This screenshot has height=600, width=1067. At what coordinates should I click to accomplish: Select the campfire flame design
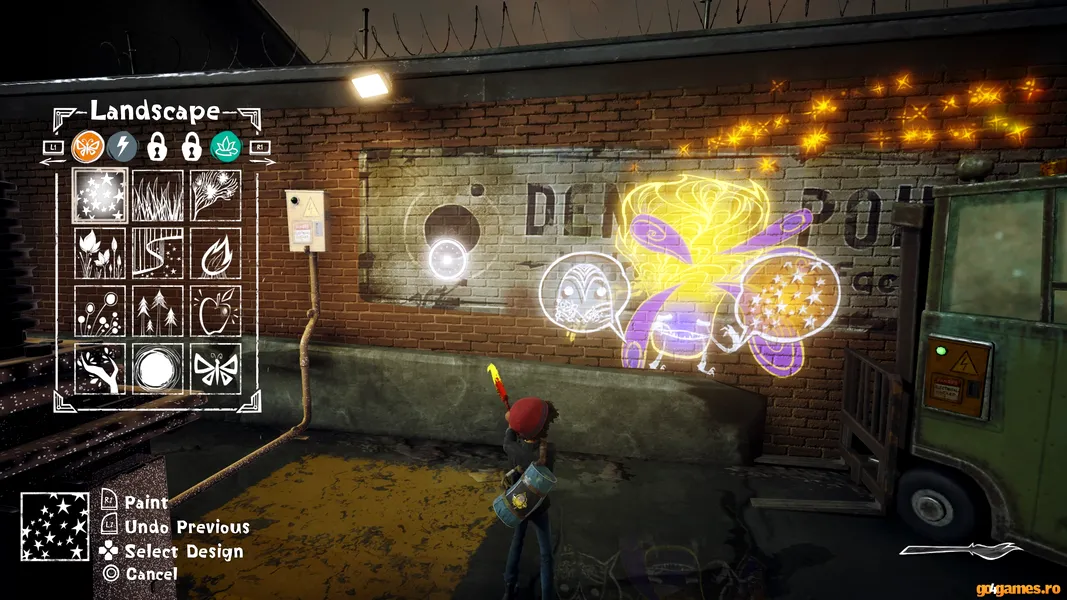(215, 254)
